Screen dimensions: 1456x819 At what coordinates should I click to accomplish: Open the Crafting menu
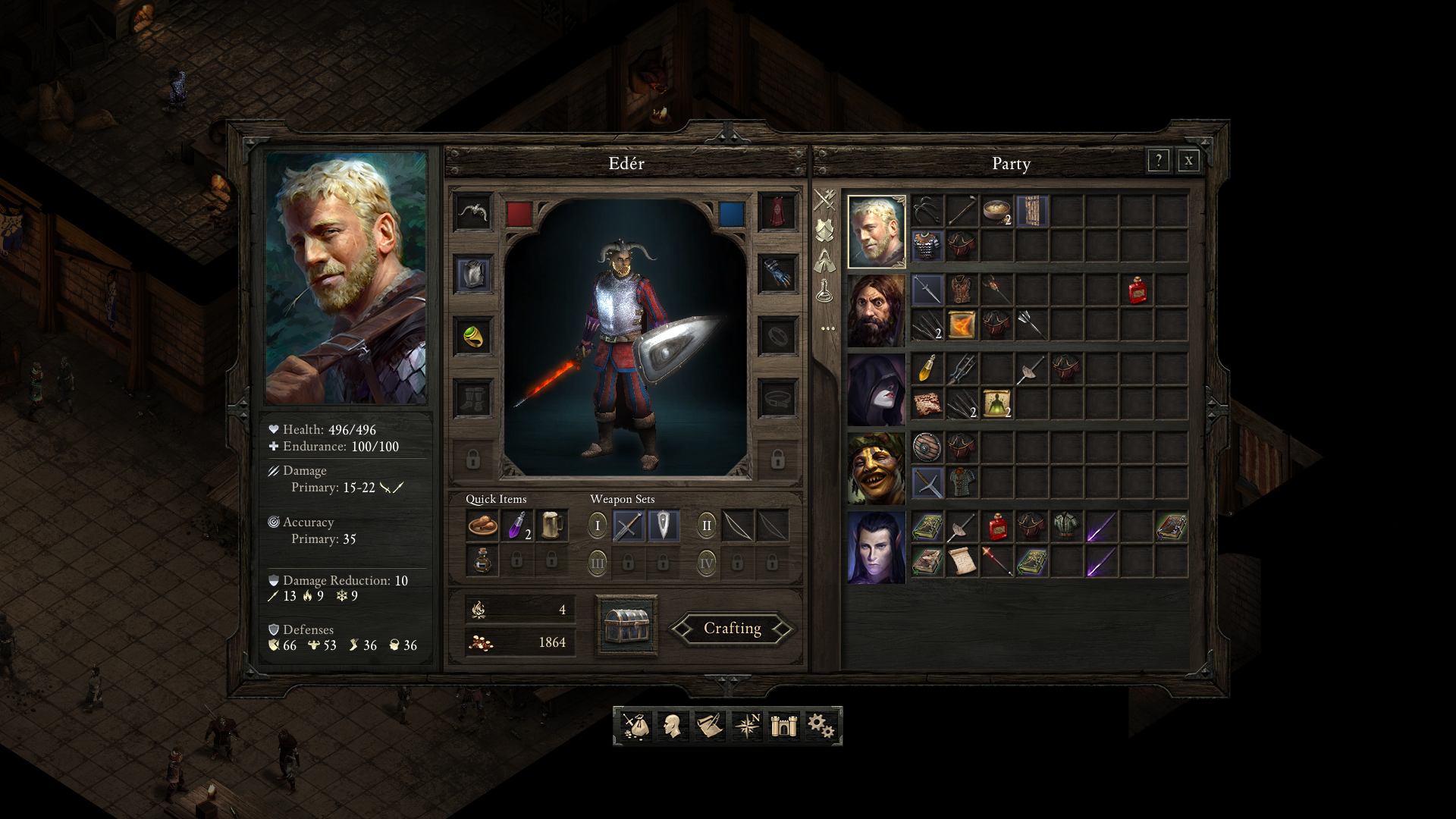click(x=732, y=629)
